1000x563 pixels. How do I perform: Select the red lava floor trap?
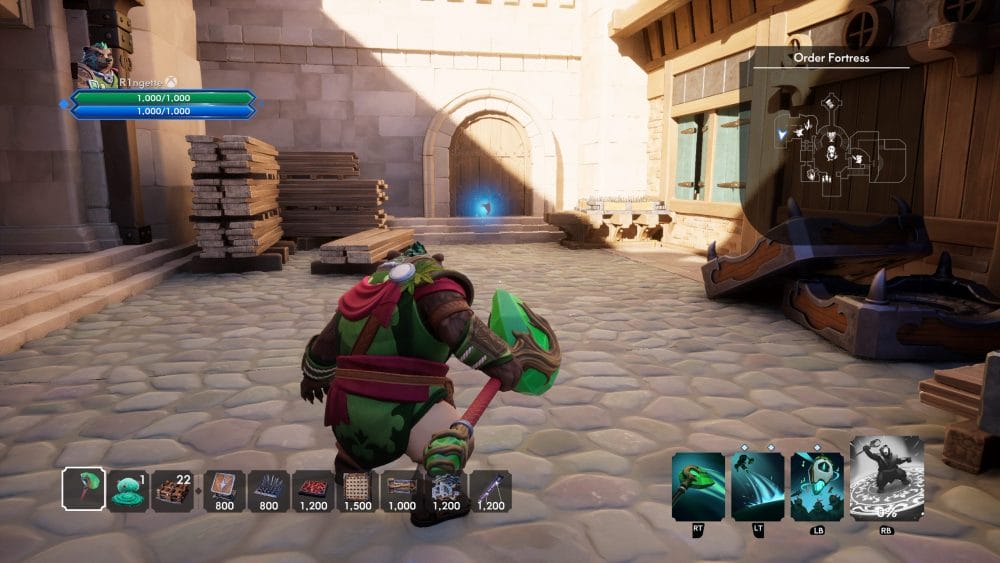(x=313, y=490)
